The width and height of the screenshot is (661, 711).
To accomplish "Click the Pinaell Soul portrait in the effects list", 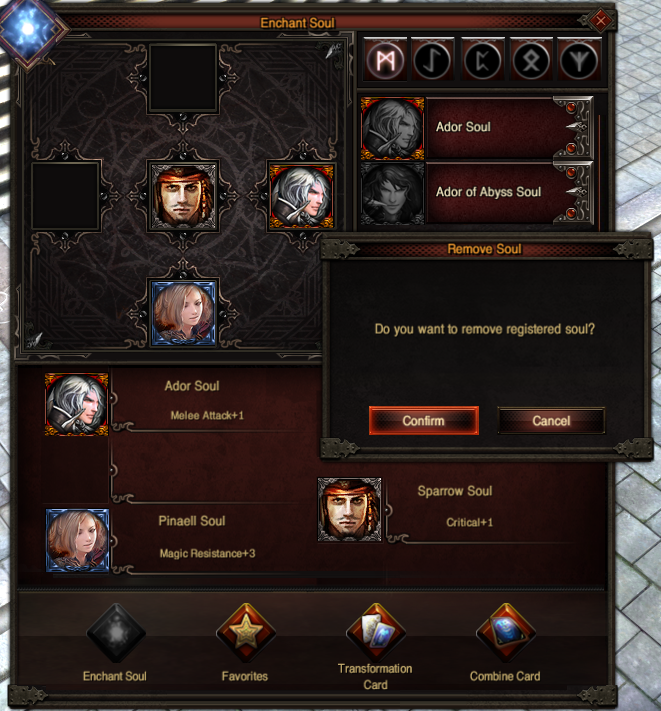I will click(77, 540).
